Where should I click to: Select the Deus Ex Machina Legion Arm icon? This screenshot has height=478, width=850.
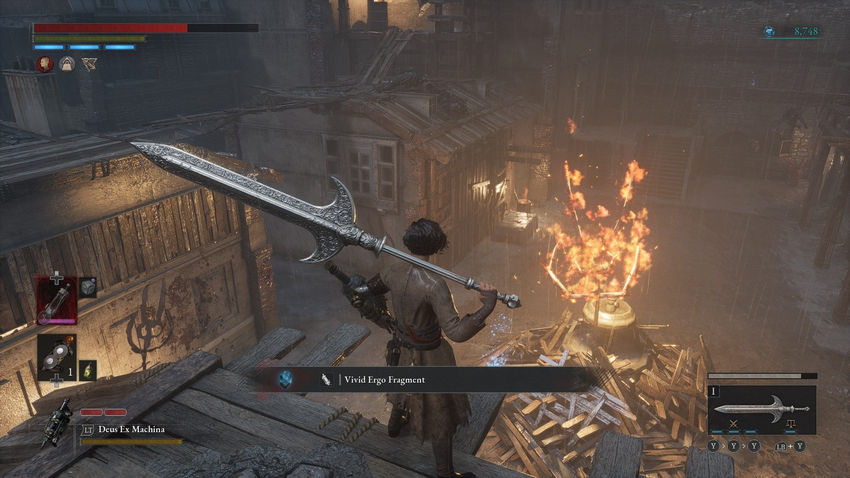(x=58, y=422)
